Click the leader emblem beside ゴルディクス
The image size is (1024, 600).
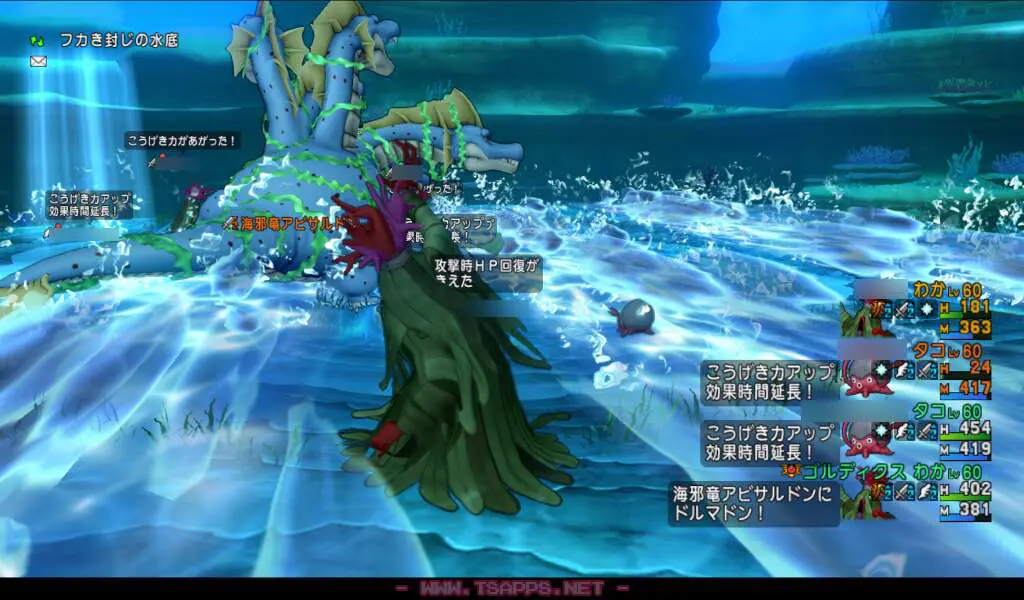pyautogui.click(x=790, y=470)
